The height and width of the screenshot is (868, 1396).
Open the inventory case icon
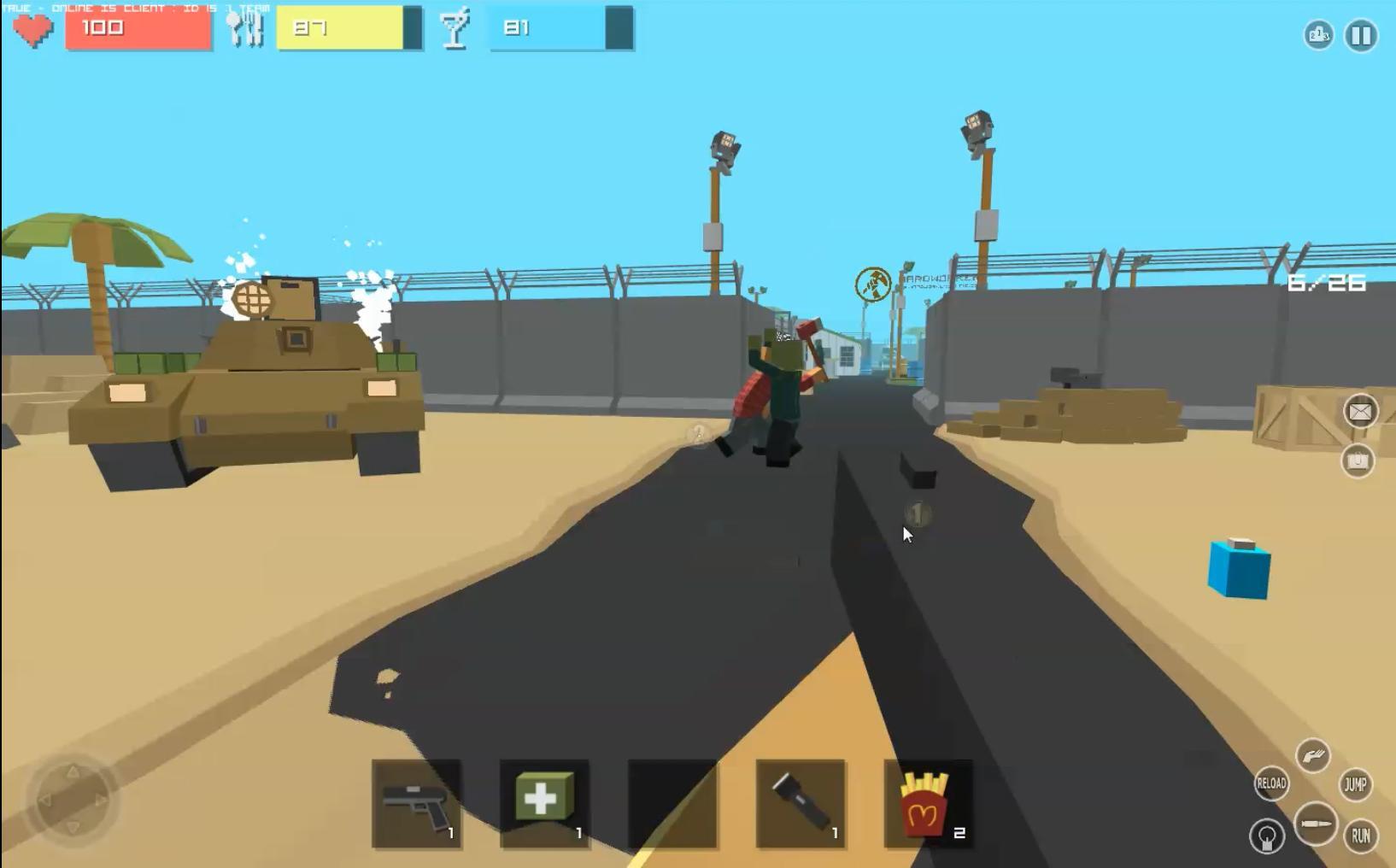pos(1359,461)
